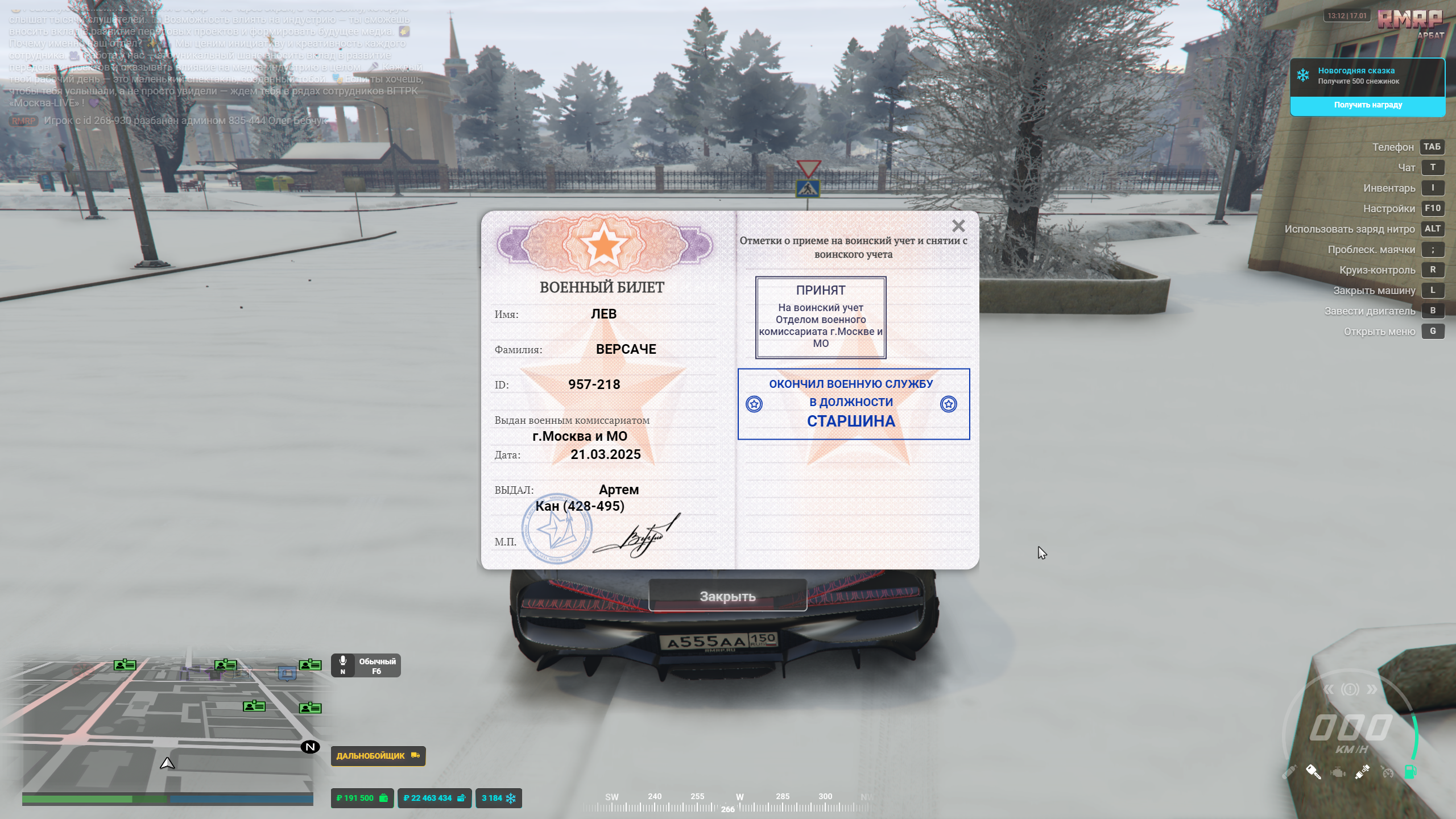Open the Новогодняя сказка notification panel
The height and width of the screenshot is (819, 1456).
click(1367, 76)
